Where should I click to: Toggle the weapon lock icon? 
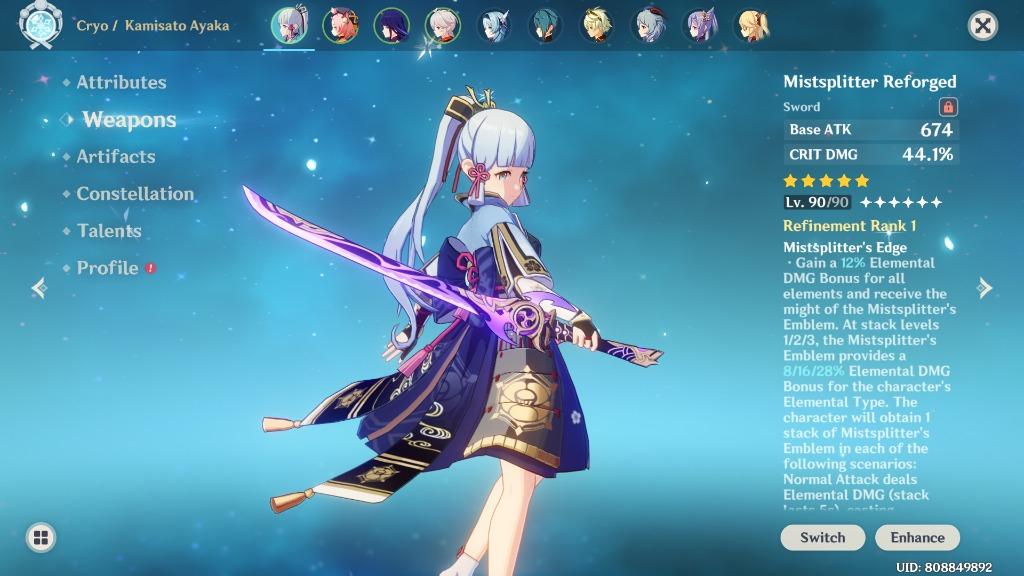tap(948, 107)
